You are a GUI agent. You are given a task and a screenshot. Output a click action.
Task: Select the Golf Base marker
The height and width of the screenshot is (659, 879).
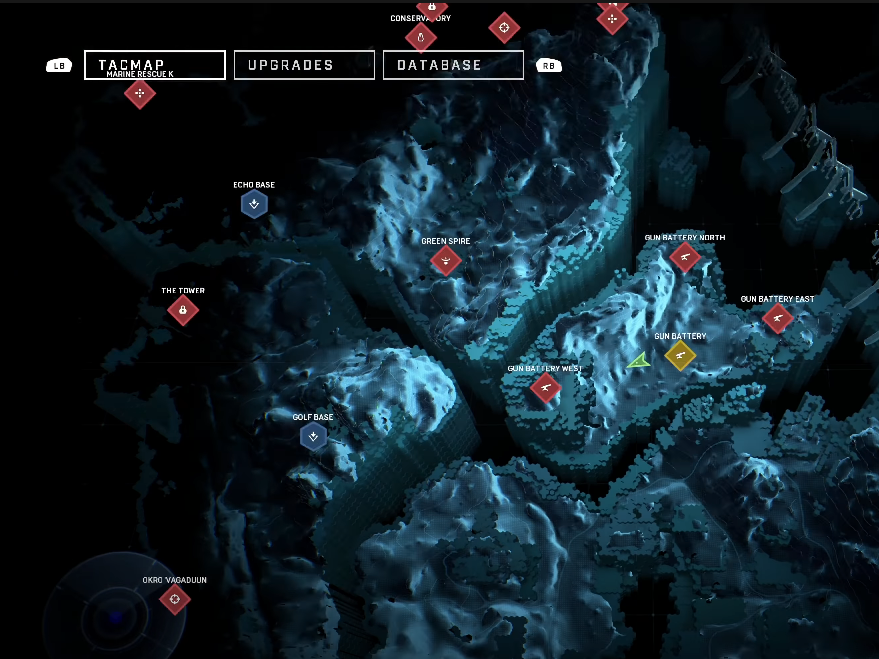point(313,436)
